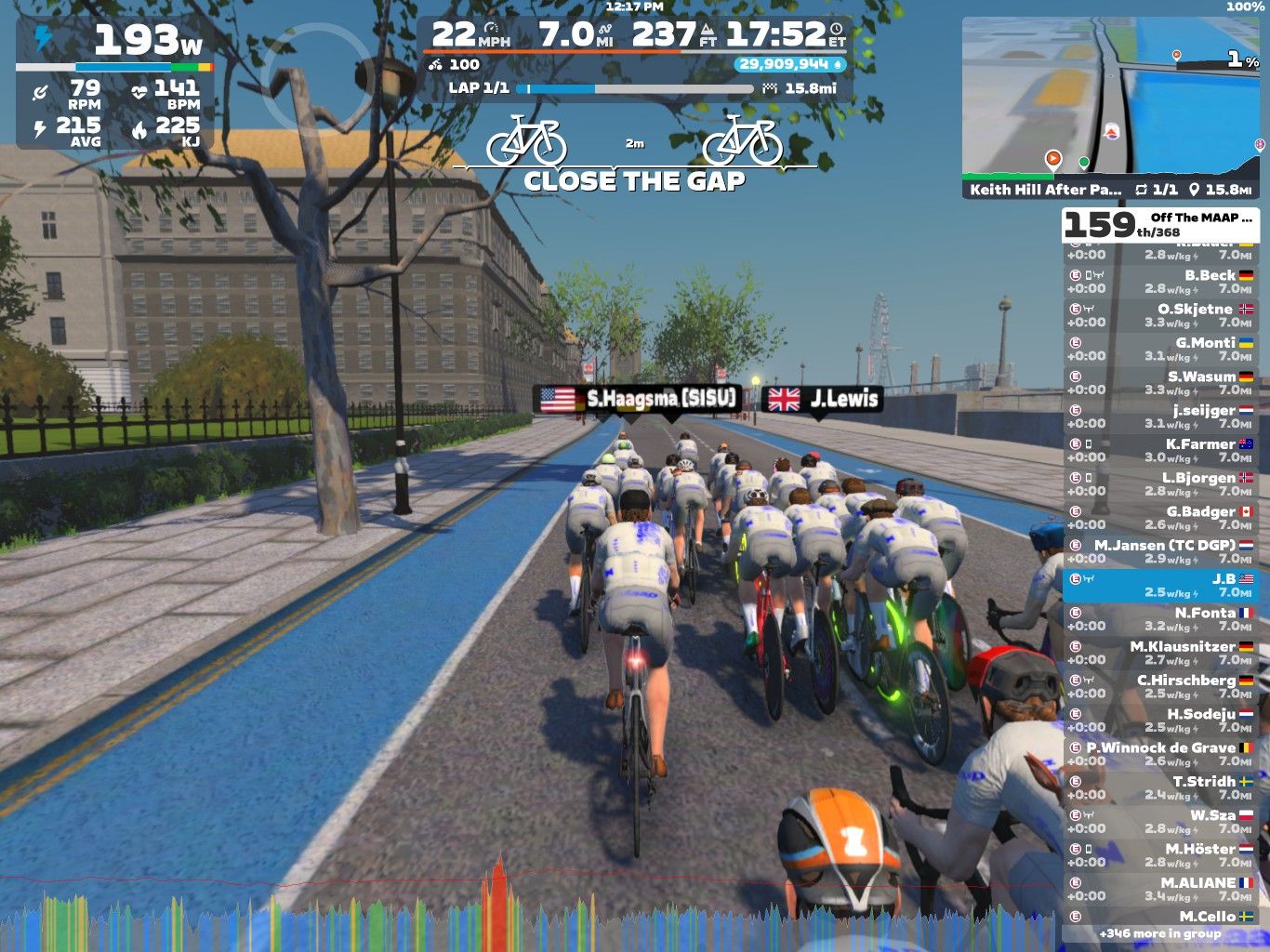Select the elevation mountain icon beside 237 FT

(709, 31)
